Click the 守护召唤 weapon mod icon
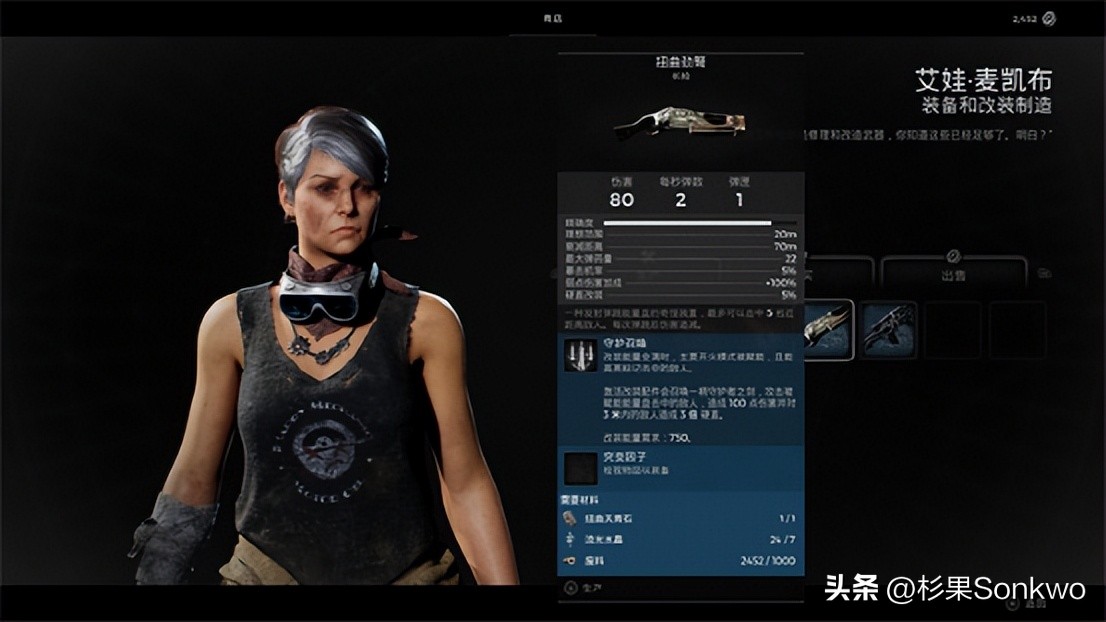1106x622 pixels. [x=578, y=357]
